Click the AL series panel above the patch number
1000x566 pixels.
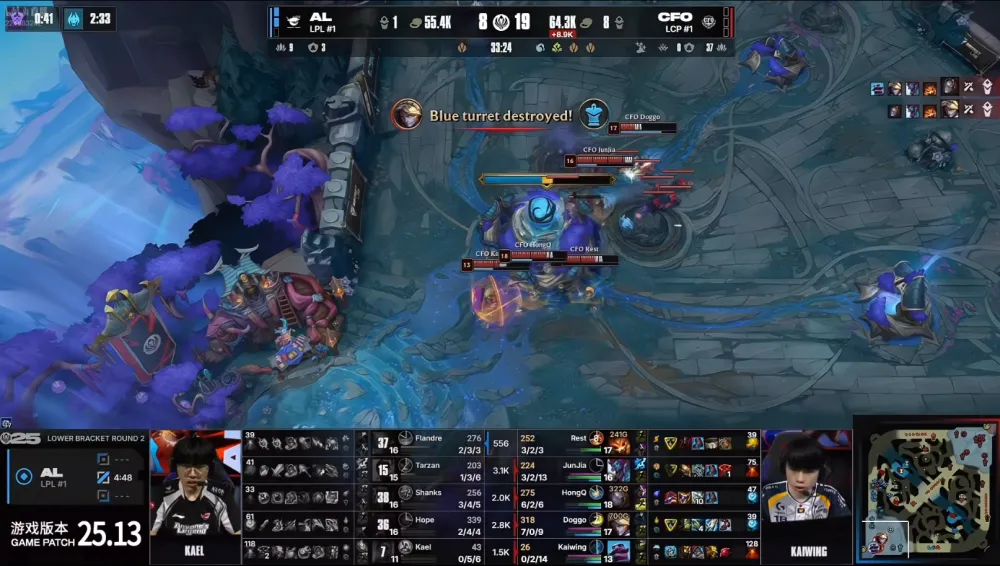pos(74,475)
